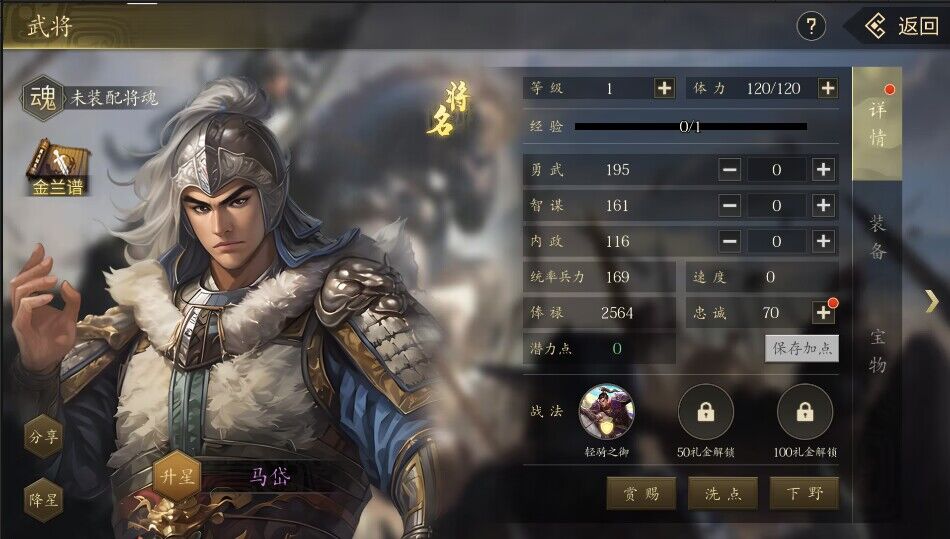Select the 轻骑之御 tactic icon
Screen dimensions: 950x539
(606, 412)
